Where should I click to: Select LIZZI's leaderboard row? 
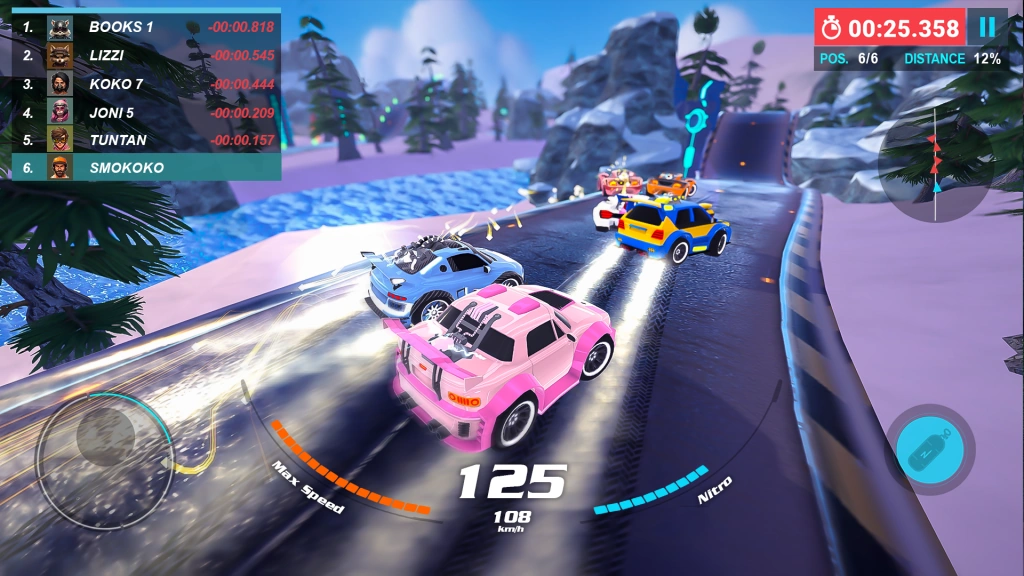click(146, 55)
